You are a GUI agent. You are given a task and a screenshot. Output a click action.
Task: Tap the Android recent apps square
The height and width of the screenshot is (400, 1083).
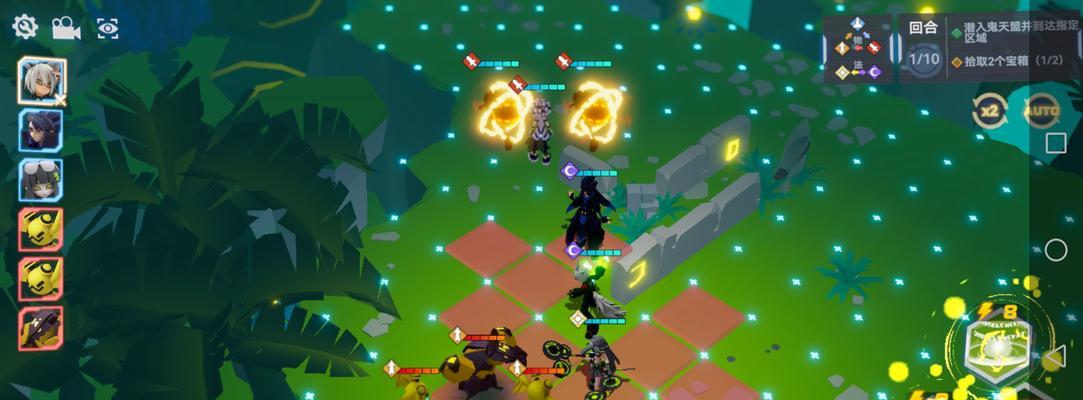1056,144
